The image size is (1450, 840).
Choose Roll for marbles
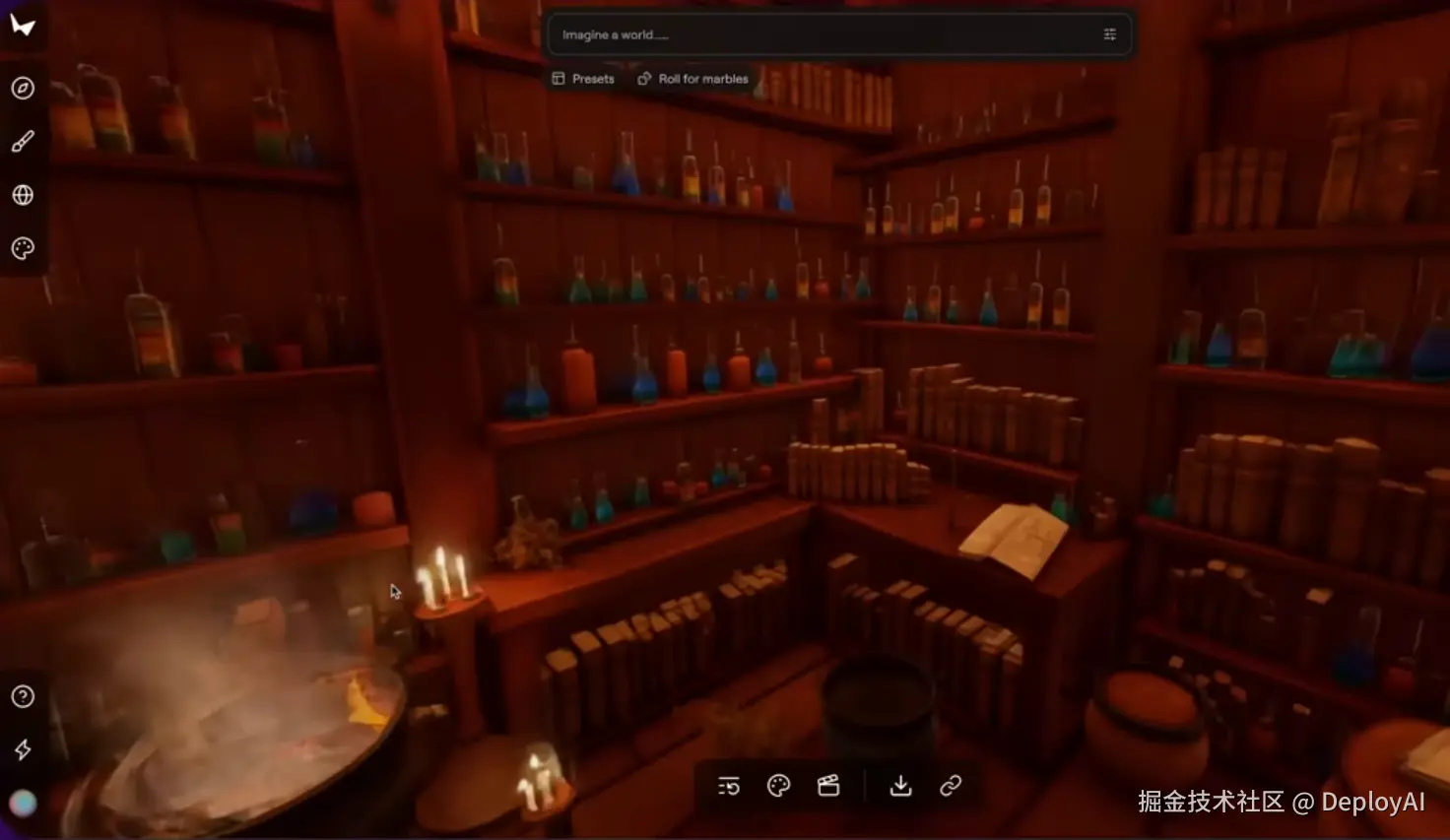693,79
